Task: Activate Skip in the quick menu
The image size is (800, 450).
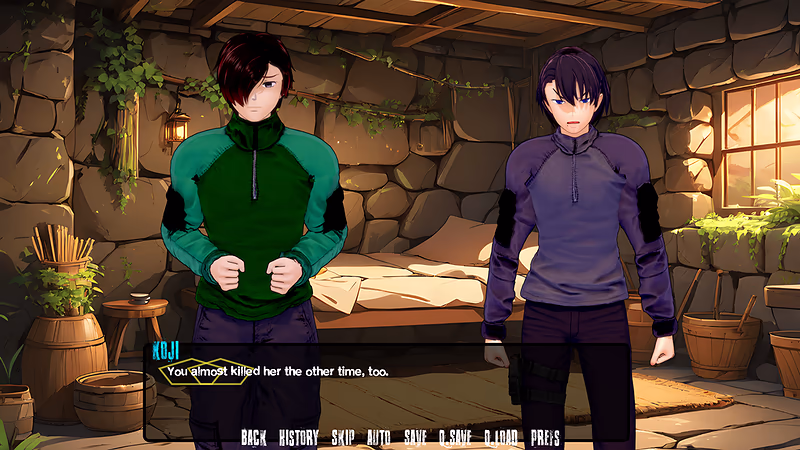Action: 343,437
